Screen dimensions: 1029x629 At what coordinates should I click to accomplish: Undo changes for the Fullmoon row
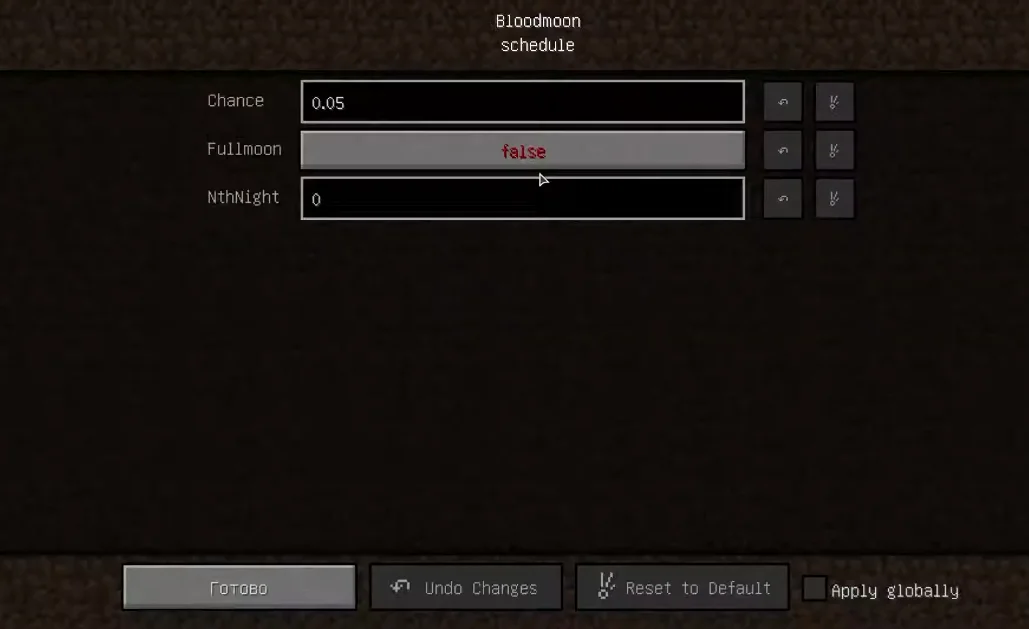[x=783, y=151]
